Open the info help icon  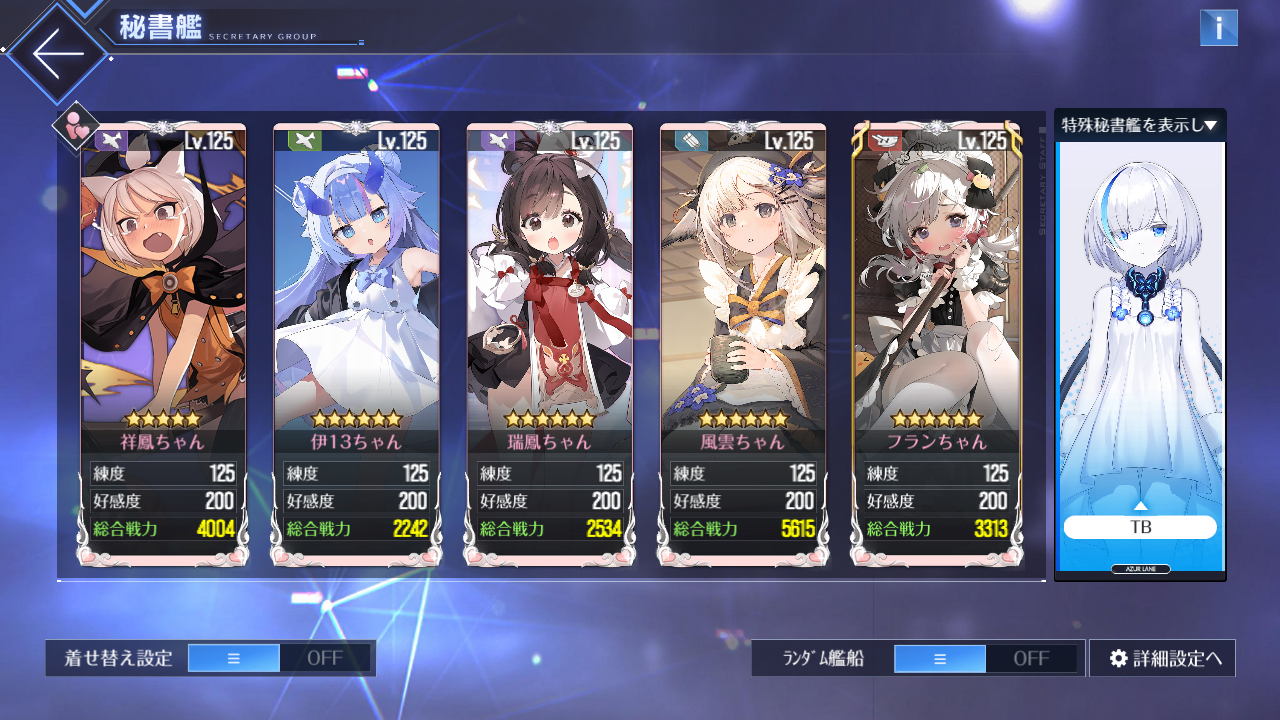click(x=1218, y=28)
